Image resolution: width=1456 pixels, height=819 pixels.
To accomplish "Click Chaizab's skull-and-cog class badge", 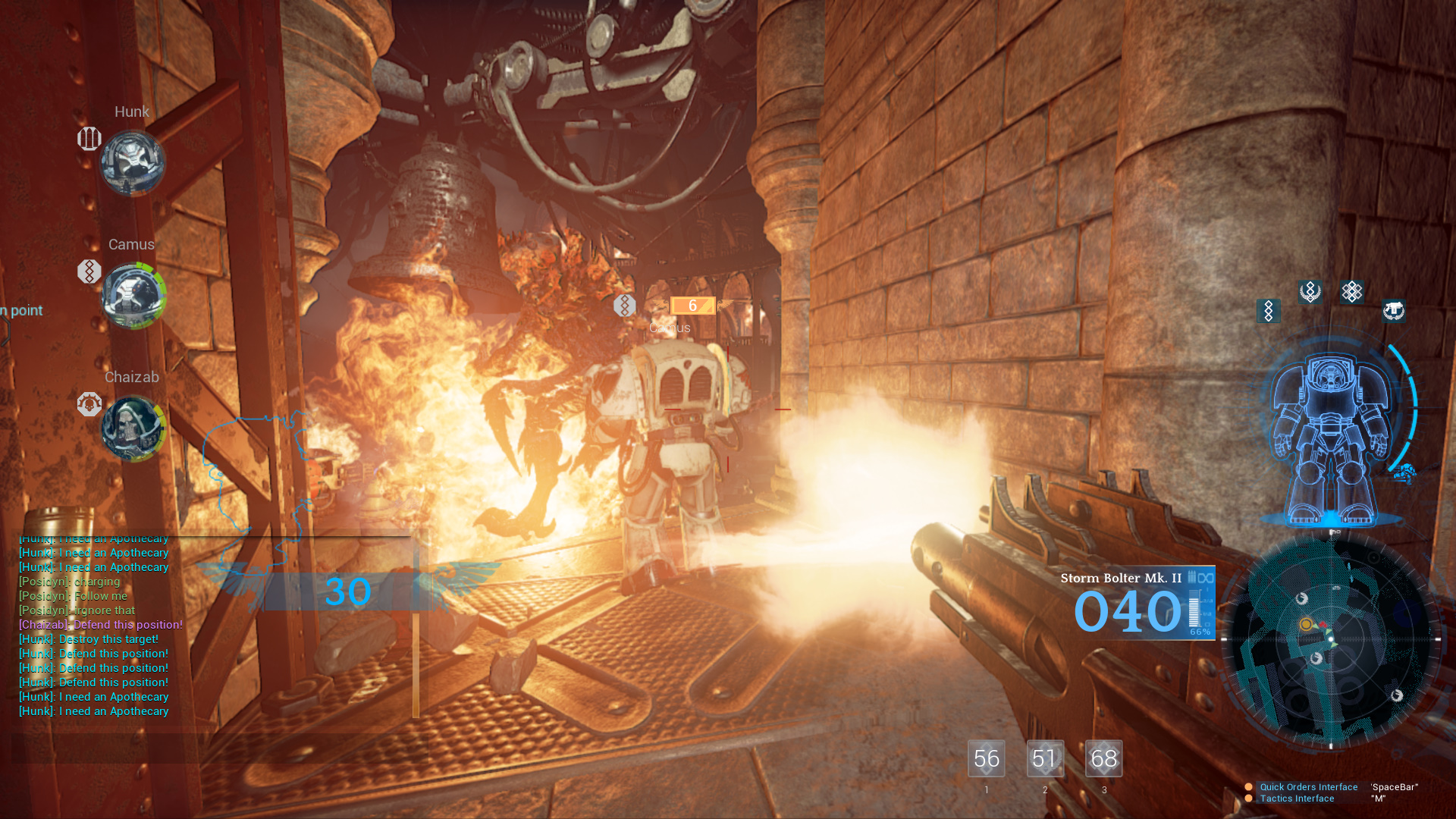I will pos(89,404).
